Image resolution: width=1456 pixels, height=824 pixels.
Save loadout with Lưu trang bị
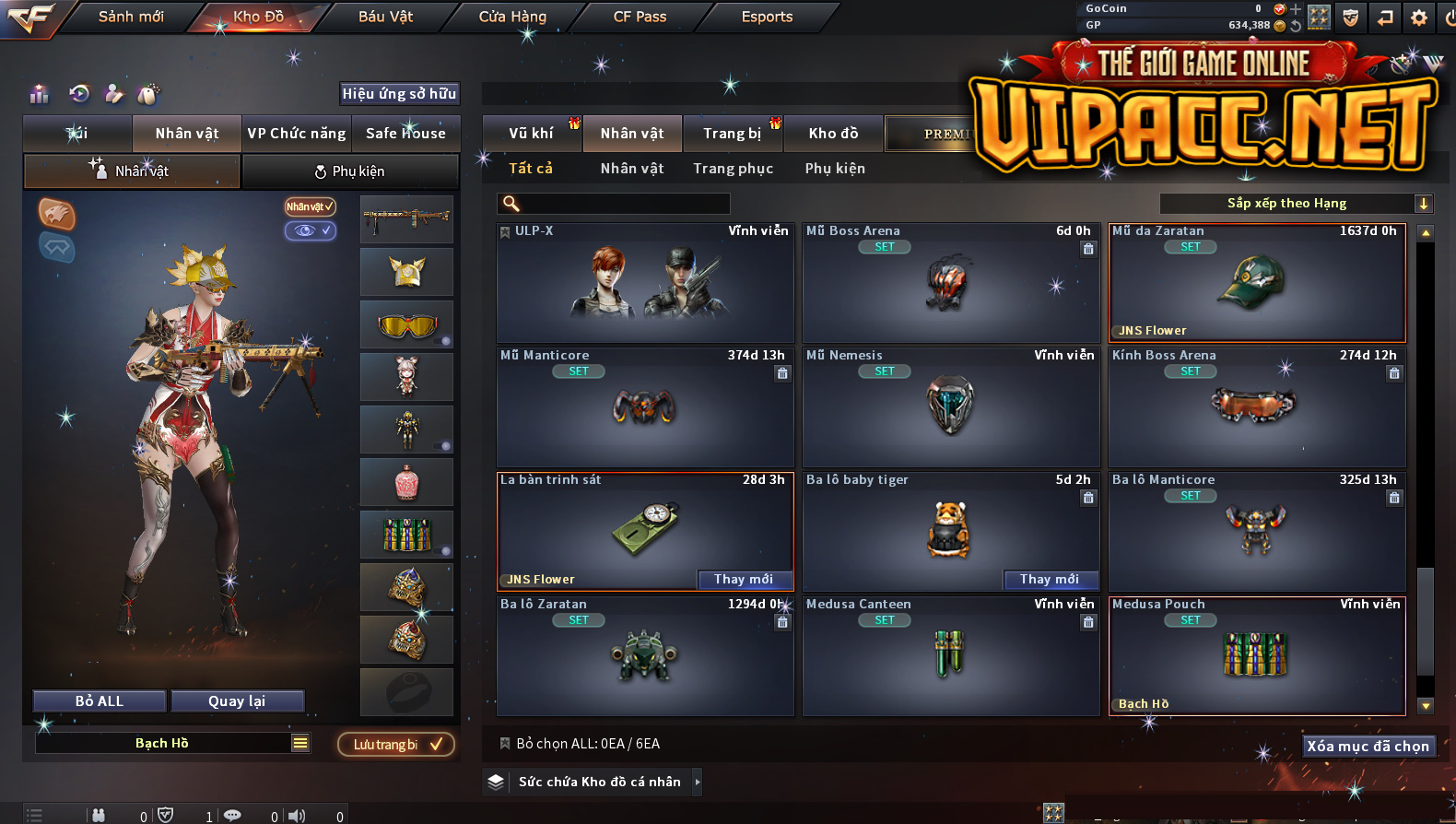396,745
